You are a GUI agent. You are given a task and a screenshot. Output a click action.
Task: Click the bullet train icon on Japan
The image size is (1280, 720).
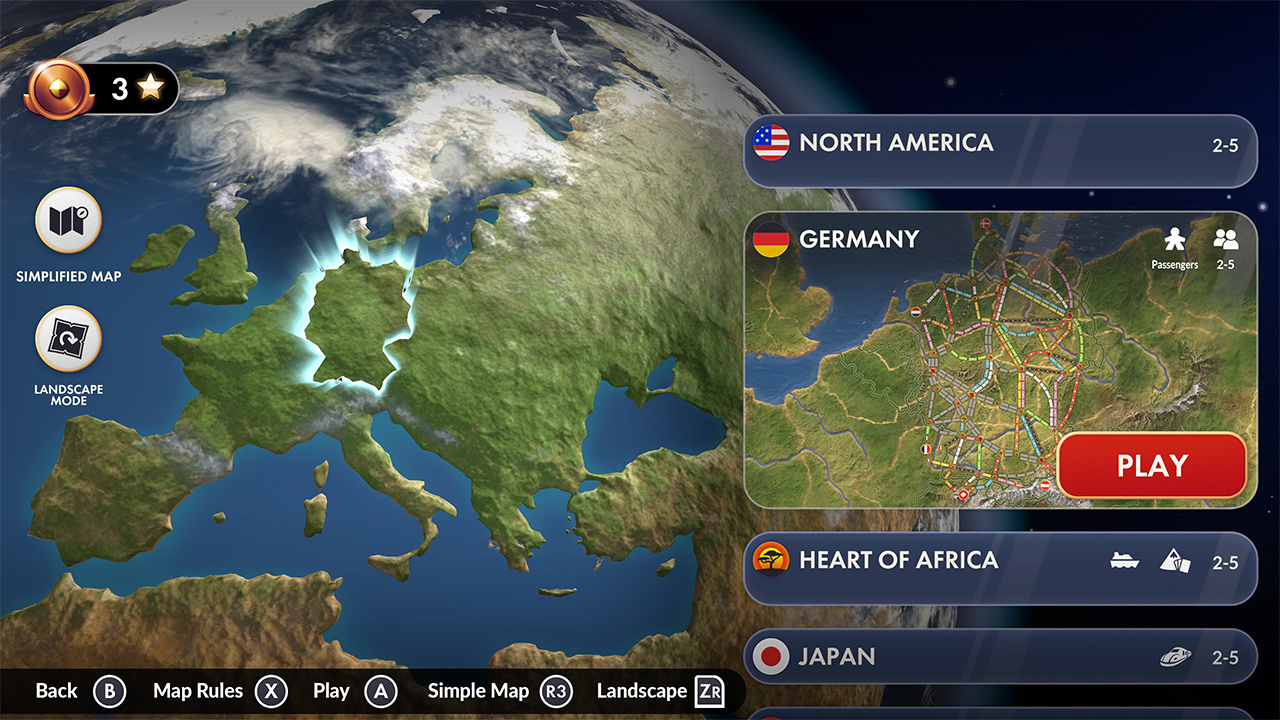(1175, 656)
